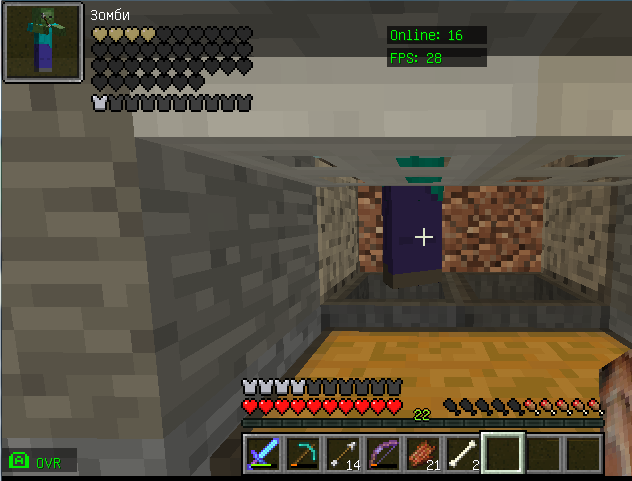Viewport: 632px width, 481px height.
Task: Choose the stack of 14 arrows
Action: [x=343, y=453]
